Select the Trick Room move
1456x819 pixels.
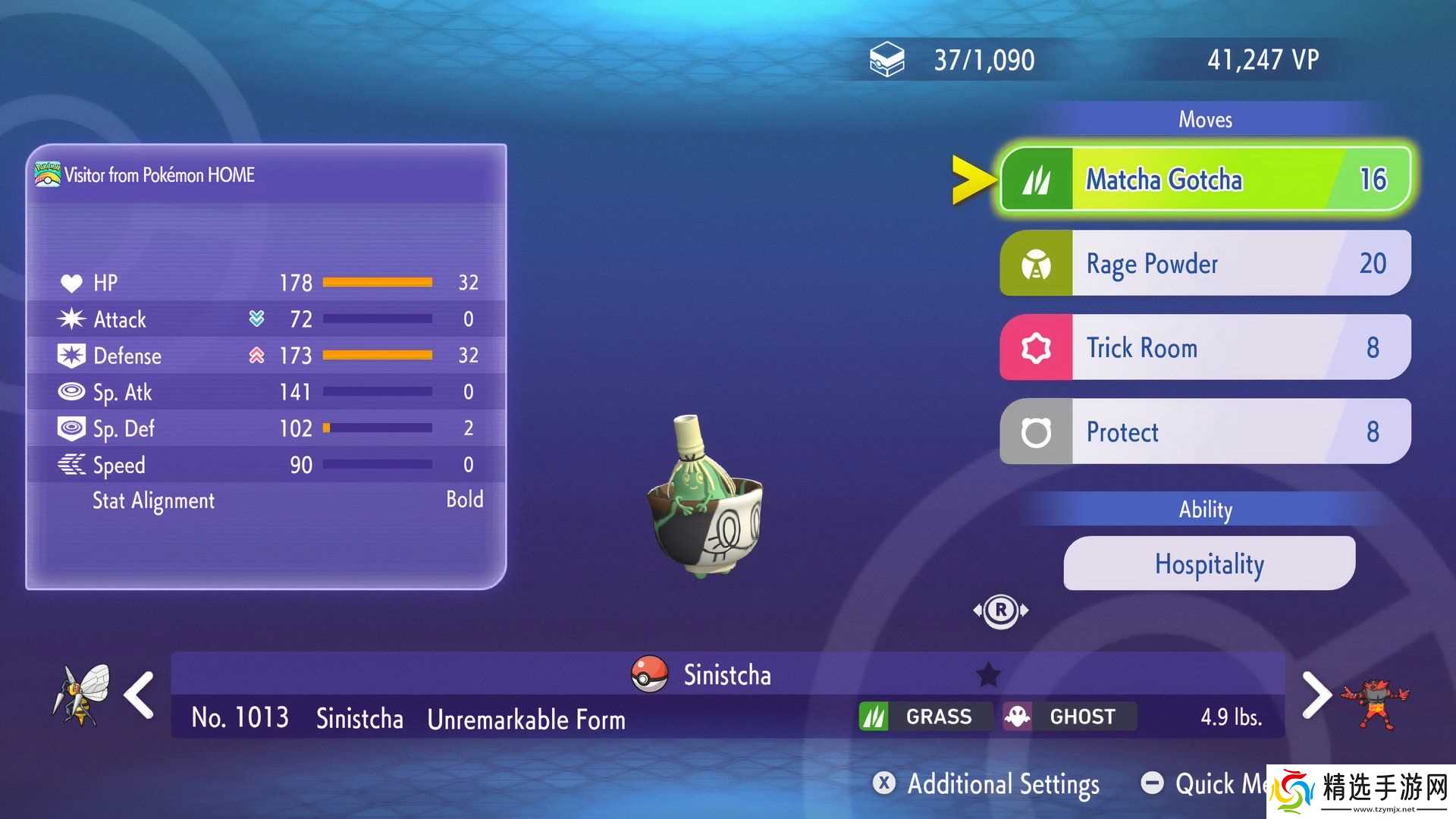1205,347
